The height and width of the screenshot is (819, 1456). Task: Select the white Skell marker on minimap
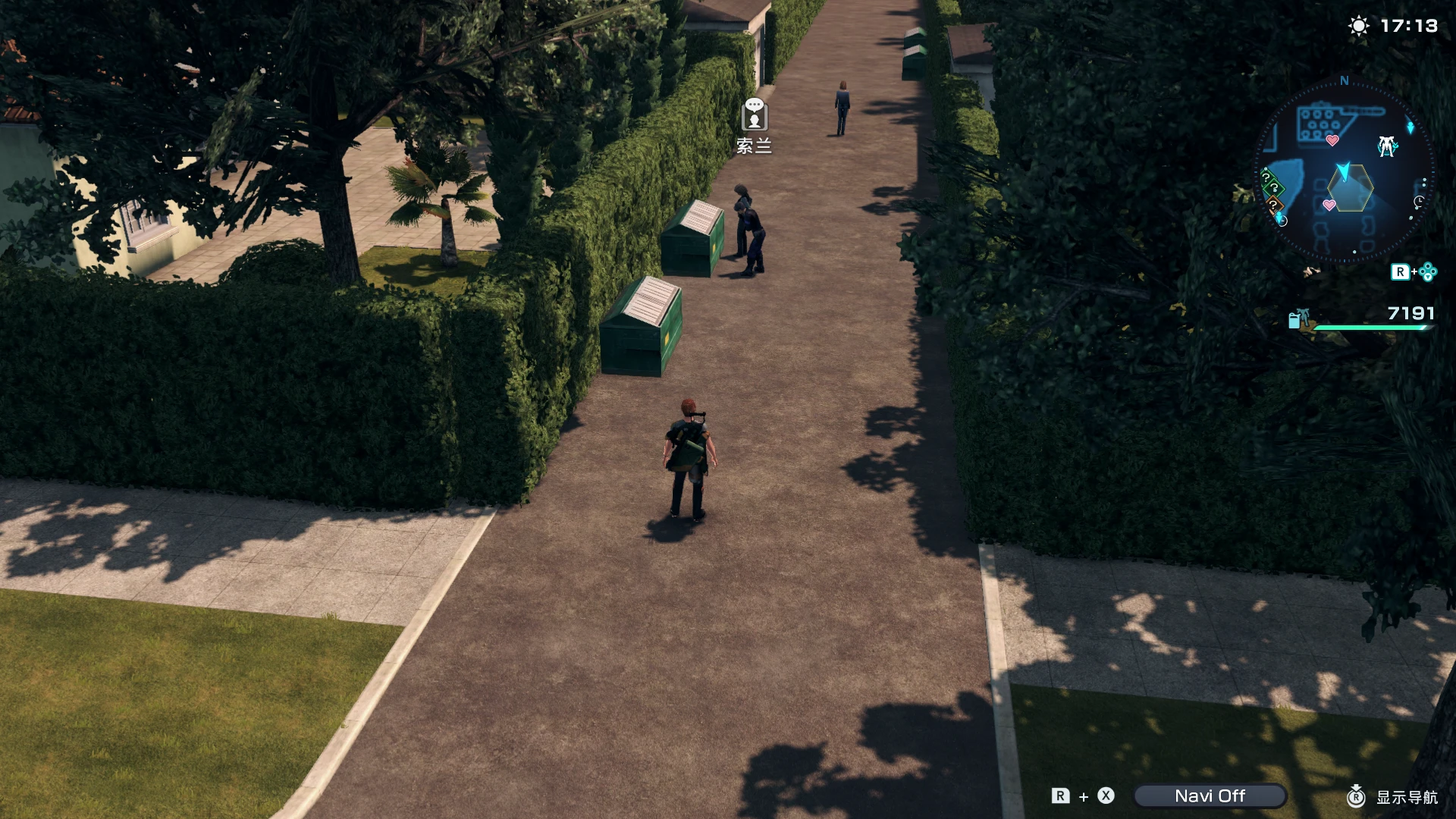pyautogui.click(x=1387, y=146)
